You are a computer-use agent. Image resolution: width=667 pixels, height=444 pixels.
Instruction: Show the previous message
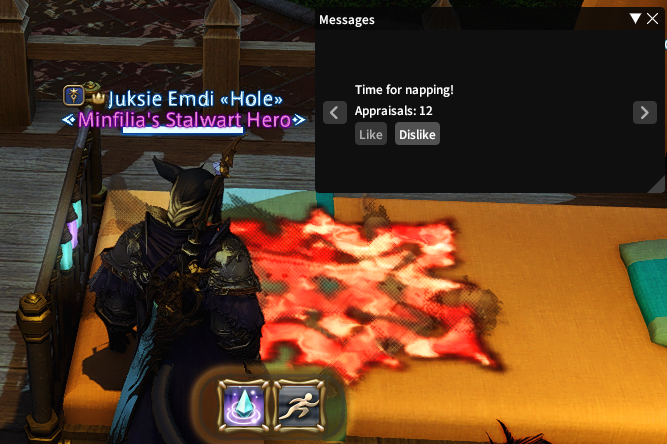click(x=336, y=112)
